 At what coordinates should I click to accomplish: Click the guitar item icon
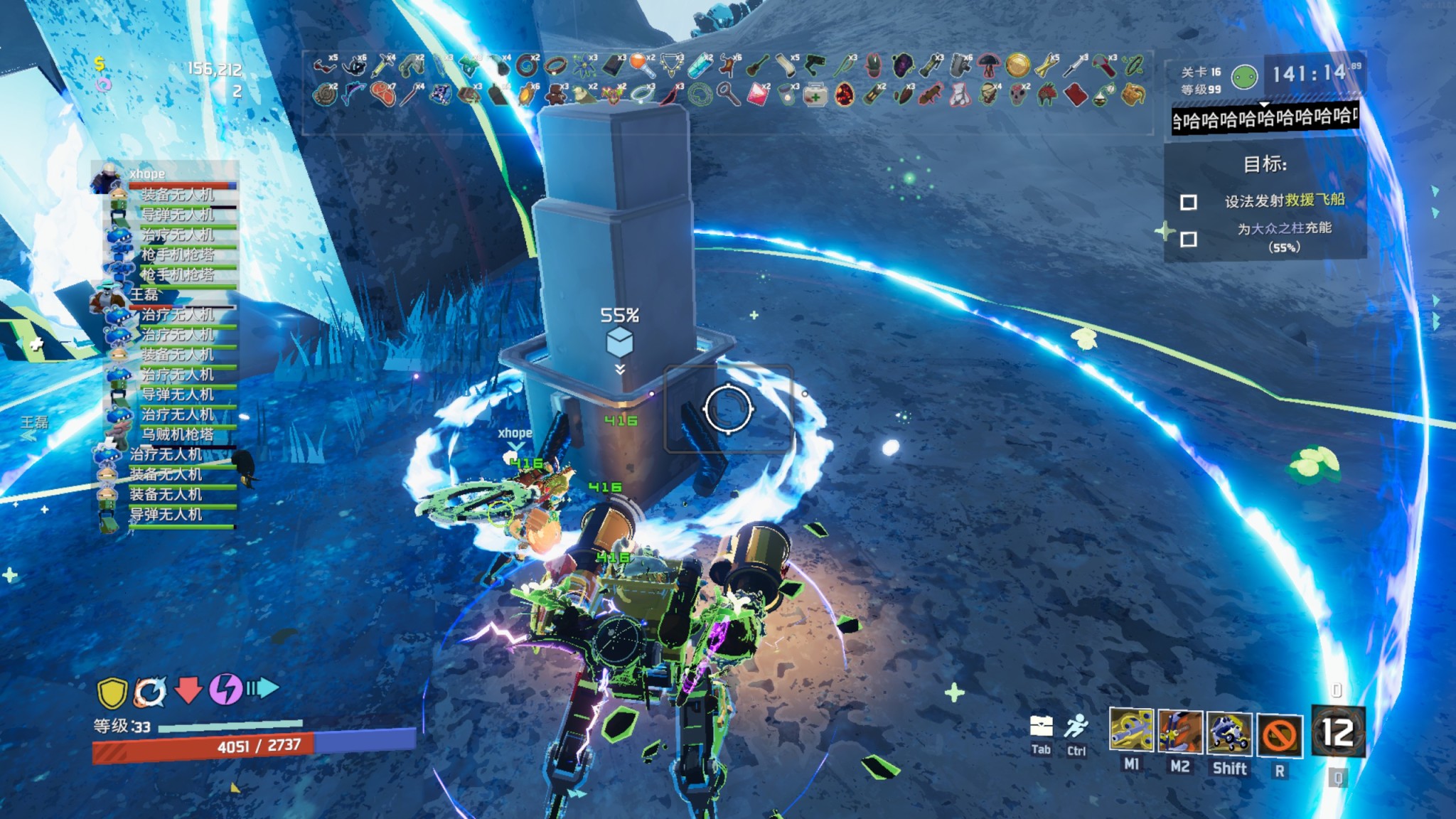click(x=758, y=66)
